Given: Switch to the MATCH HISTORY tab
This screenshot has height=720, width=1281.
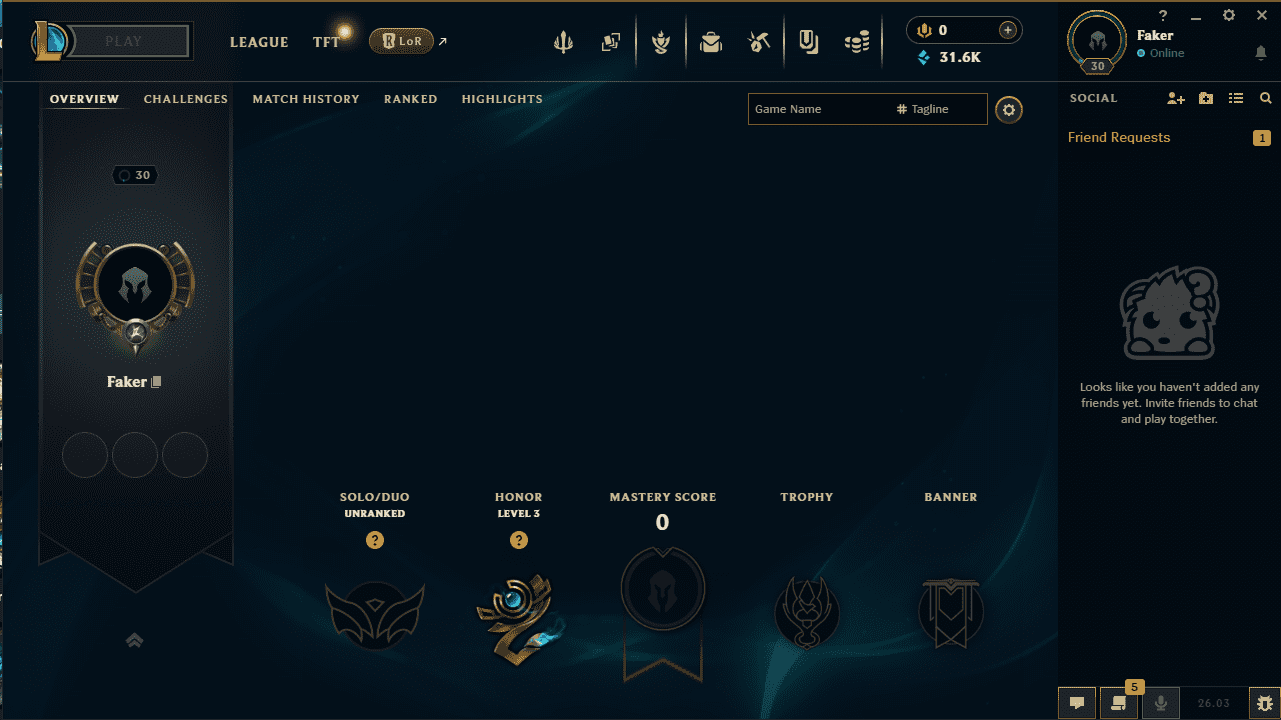Looking at the screenshot, I should click(x=306, y=99).
